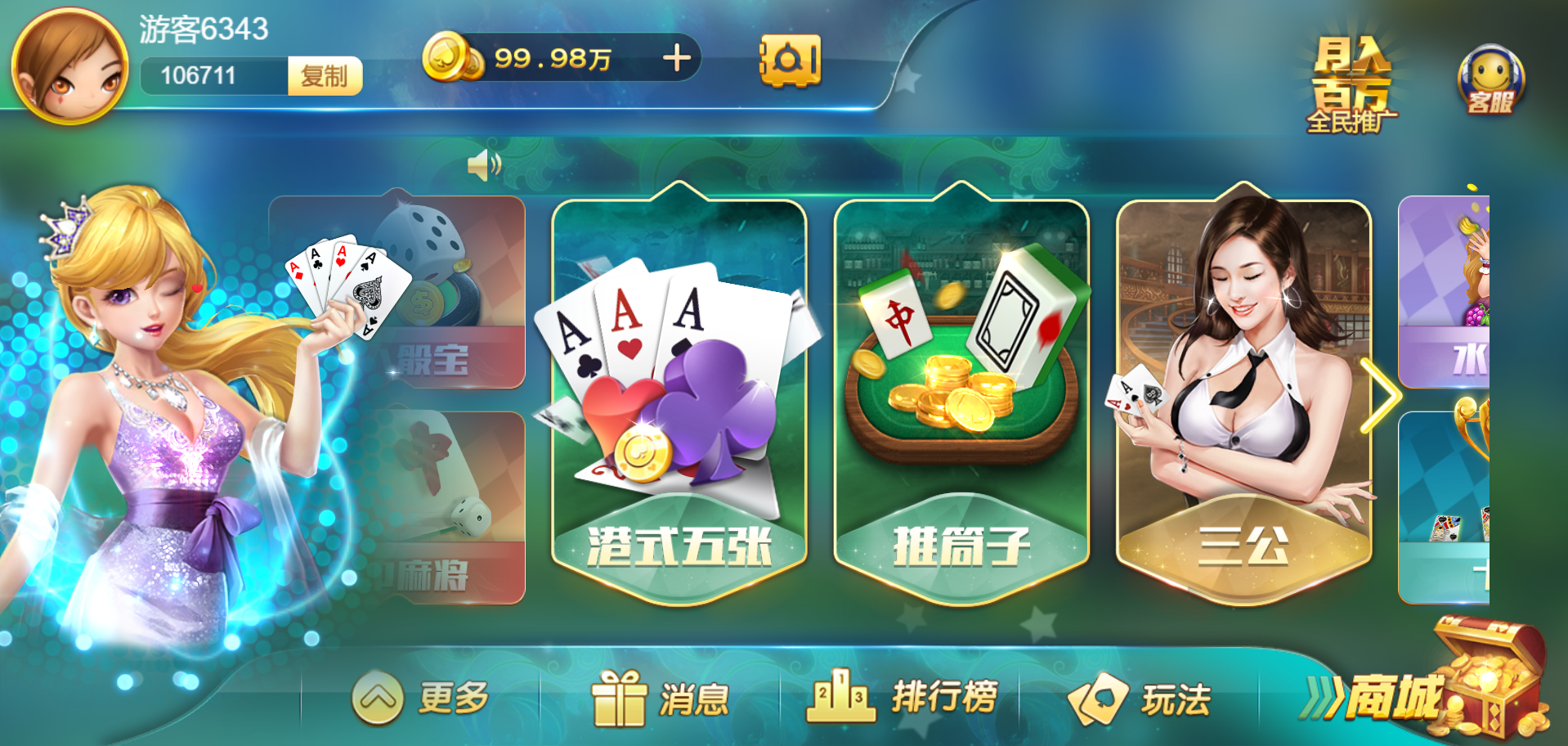The image size is (1568, 746).
Task: Expand more games with right arrow chevron
Action: (x=1383, y=393)
